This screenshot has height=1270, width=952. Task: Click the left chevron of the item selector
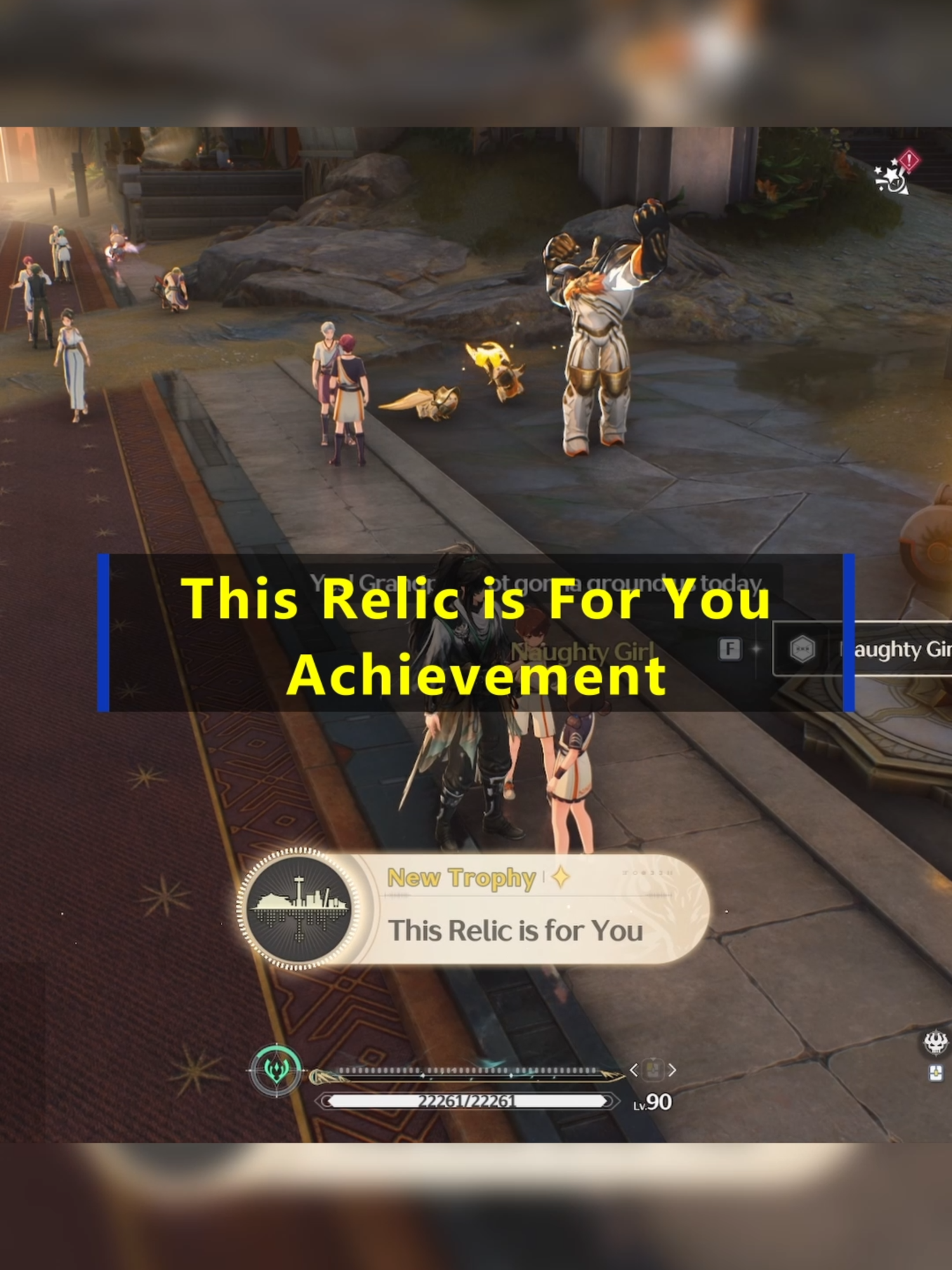pyautogui.click(x=634, y=1069)
